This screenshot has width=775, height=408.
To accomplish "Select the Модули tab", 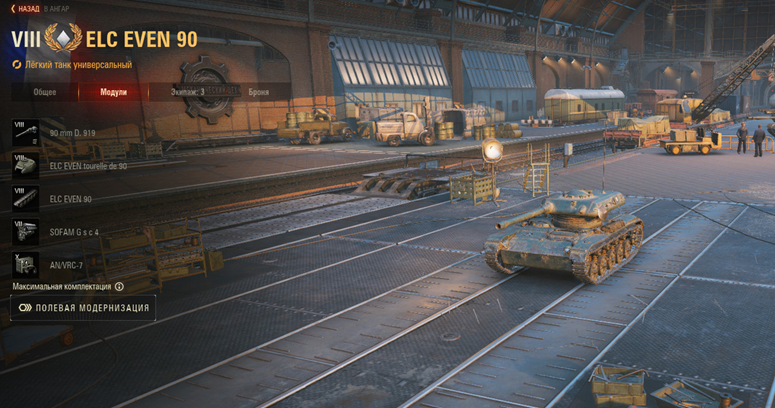I will (x=114, y=92).
